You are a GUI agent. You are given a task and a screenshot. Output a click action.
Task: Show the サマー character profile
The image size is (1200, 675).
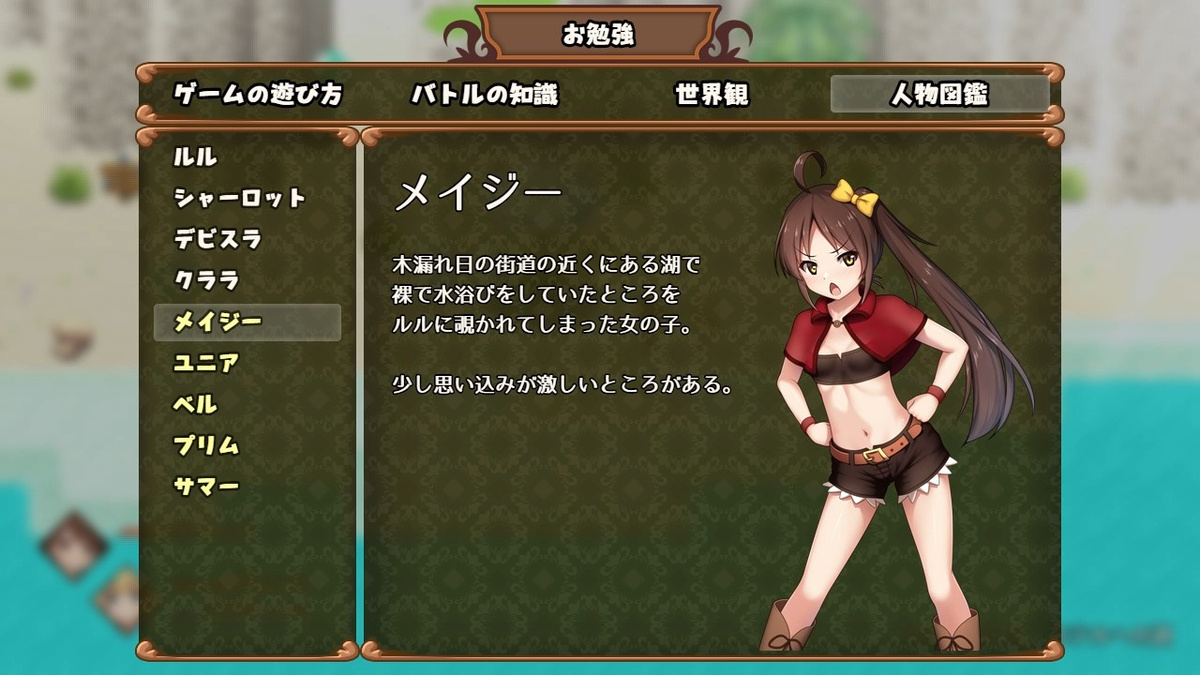pos(207,487)
